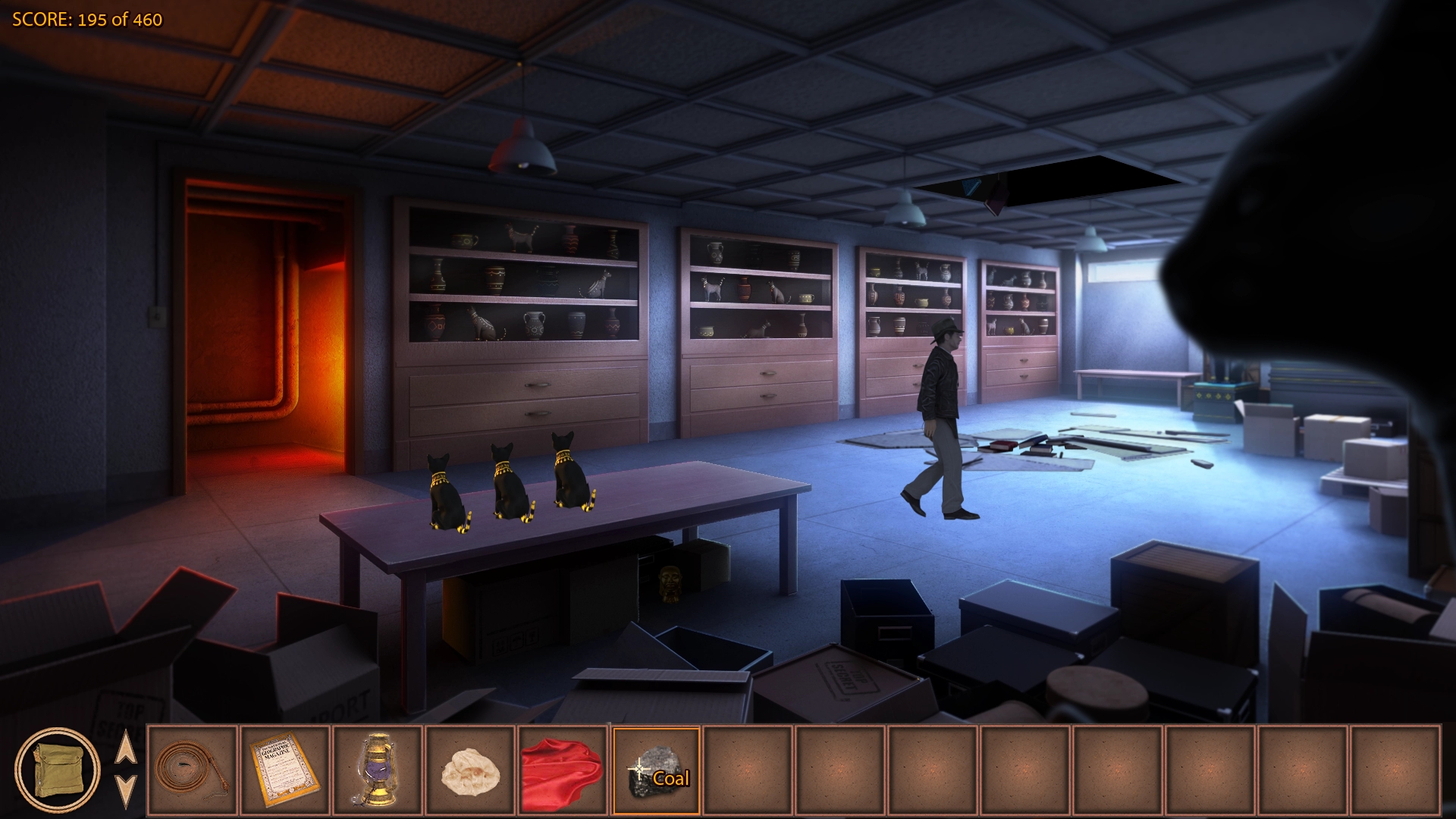The width and height of the screenshot is (1456, 819).
Task: Select the coiled whip in inventory
Action: tap(192, 770)
